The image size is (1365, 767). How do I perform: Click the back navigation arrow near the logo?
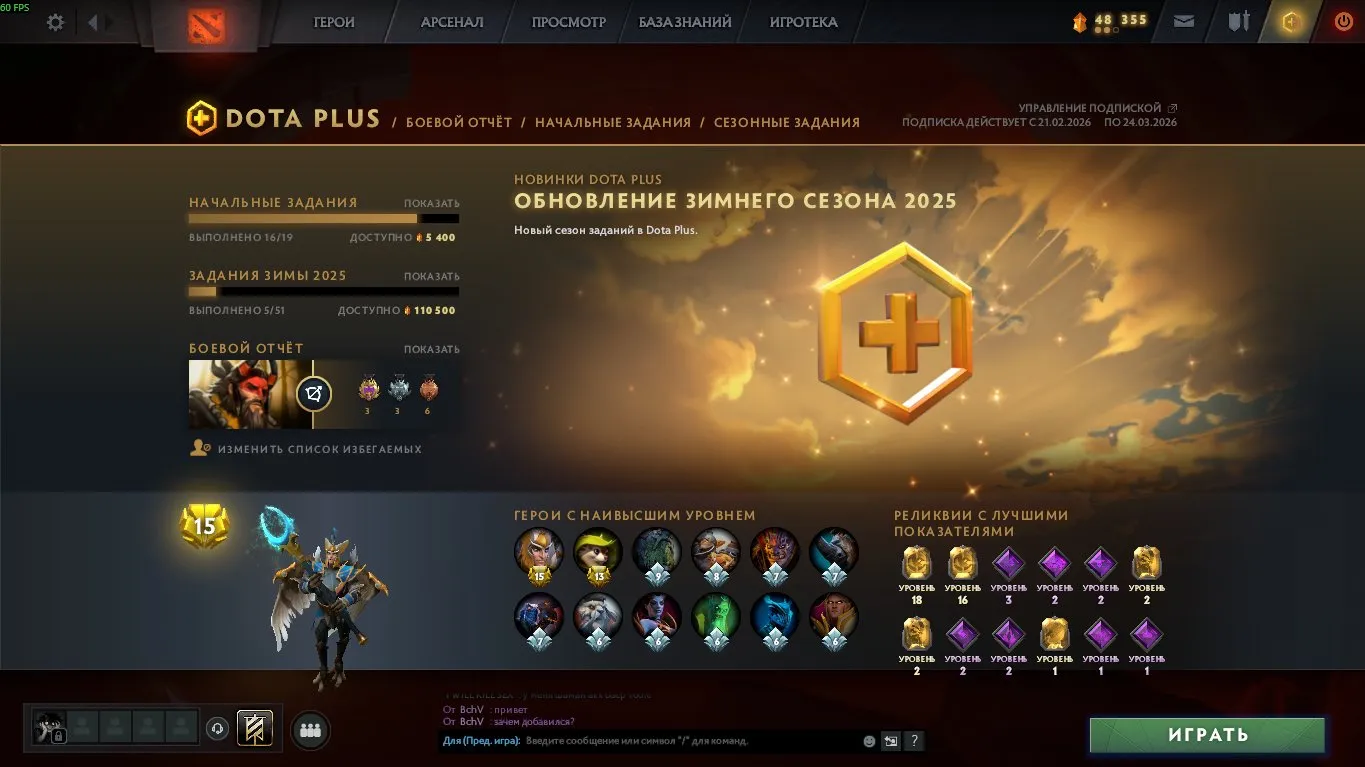[x=93, y=22]
